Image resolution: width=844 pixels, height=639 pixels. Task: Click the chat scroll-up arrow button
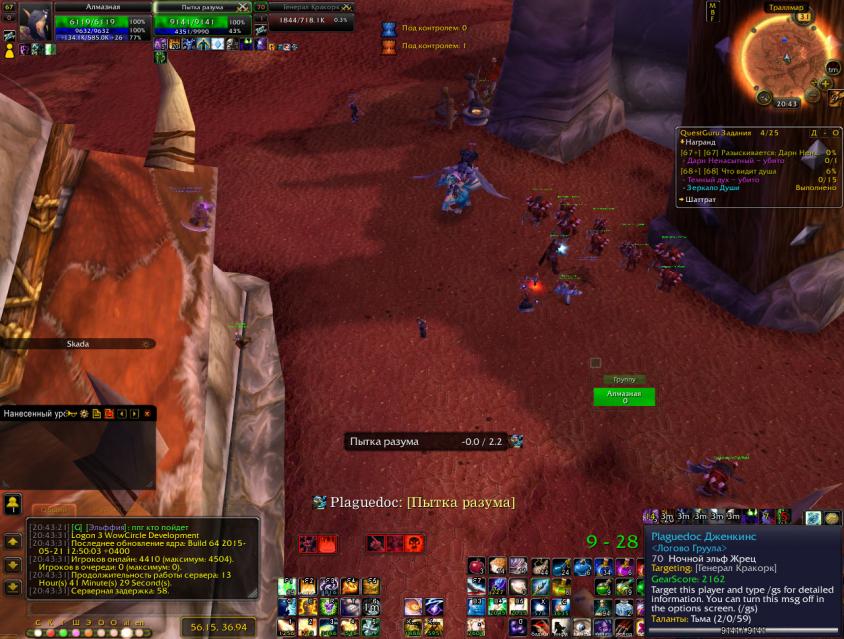tap(13, 541)
